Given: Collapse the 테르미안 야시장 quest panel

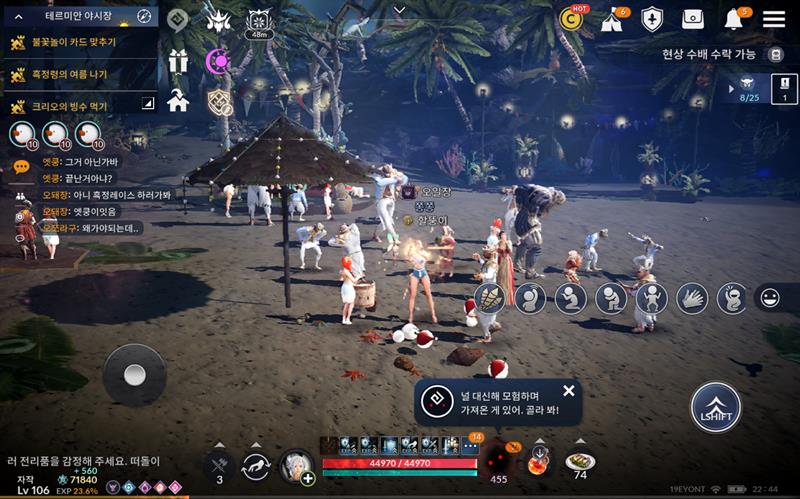Looking at the screenshot, I should pyautogui.click(x=18, y=17).
